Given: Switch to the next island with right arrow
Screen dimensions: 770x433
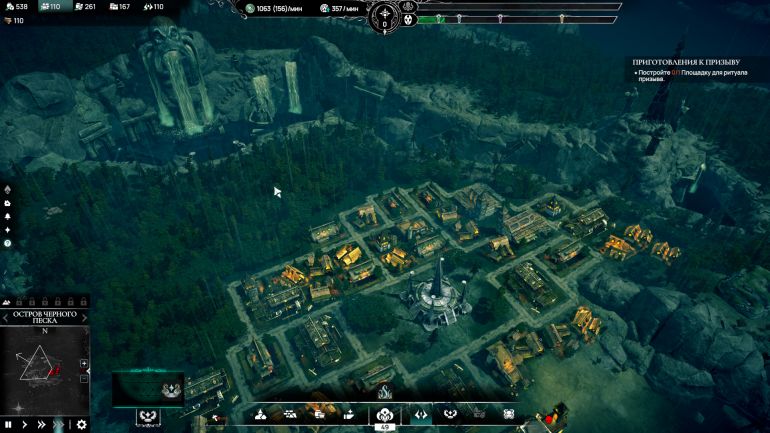Looking at the screenshot, I should click(x=85, y=316).
